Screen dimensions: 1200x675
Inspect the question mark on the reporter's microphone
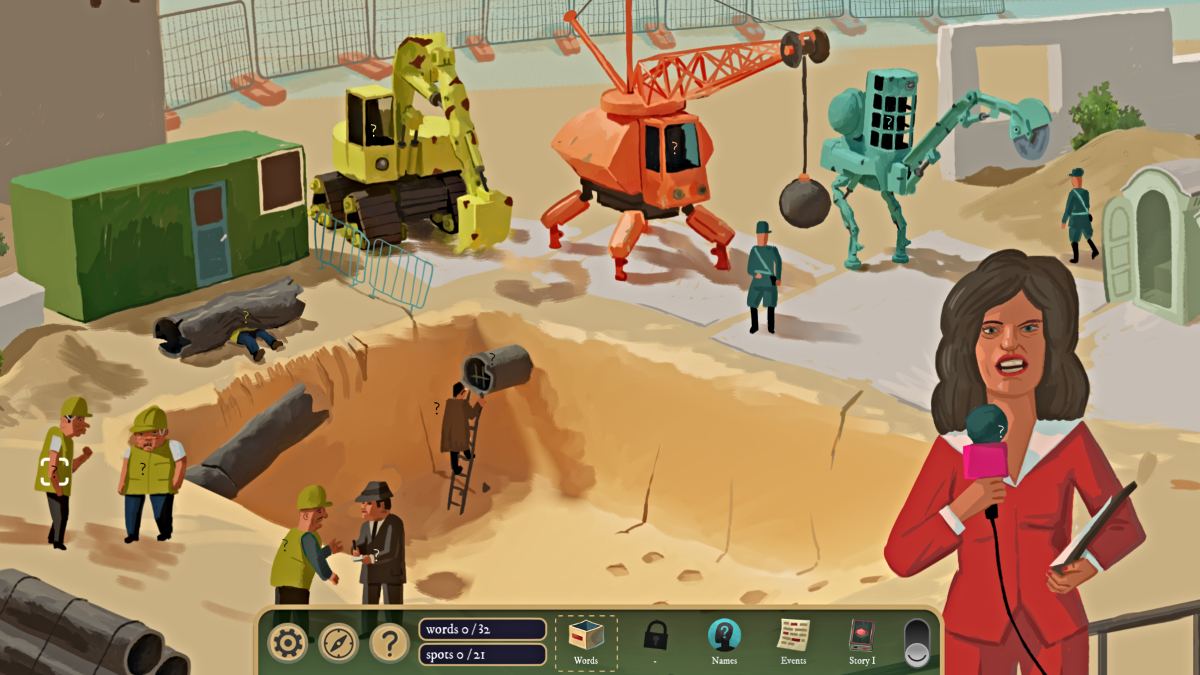tap(1001, 431)
